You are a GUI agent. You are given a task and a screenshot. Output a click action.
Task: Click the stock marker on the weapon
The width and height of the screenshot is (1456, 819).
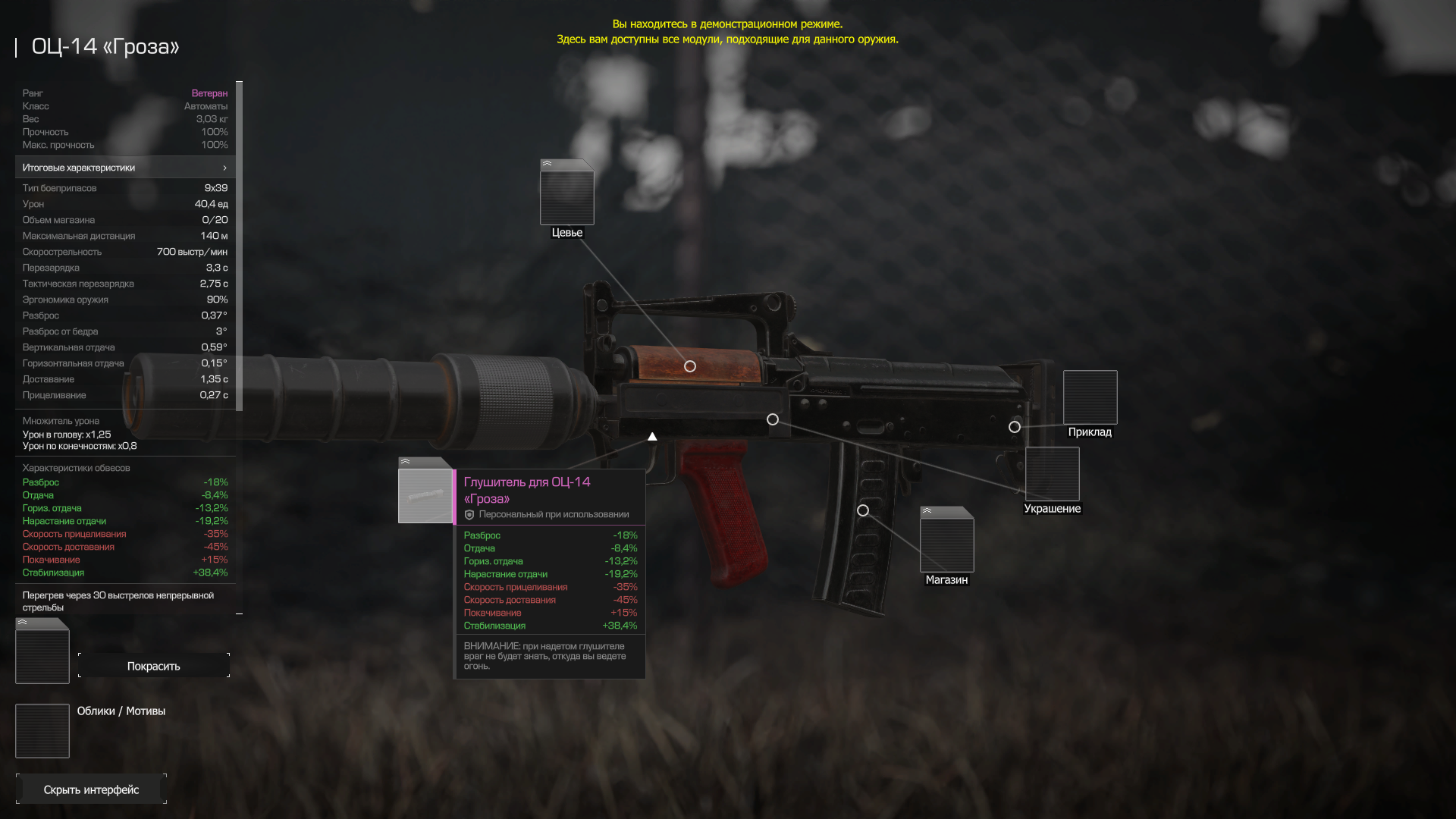[x=1015, y=427]
